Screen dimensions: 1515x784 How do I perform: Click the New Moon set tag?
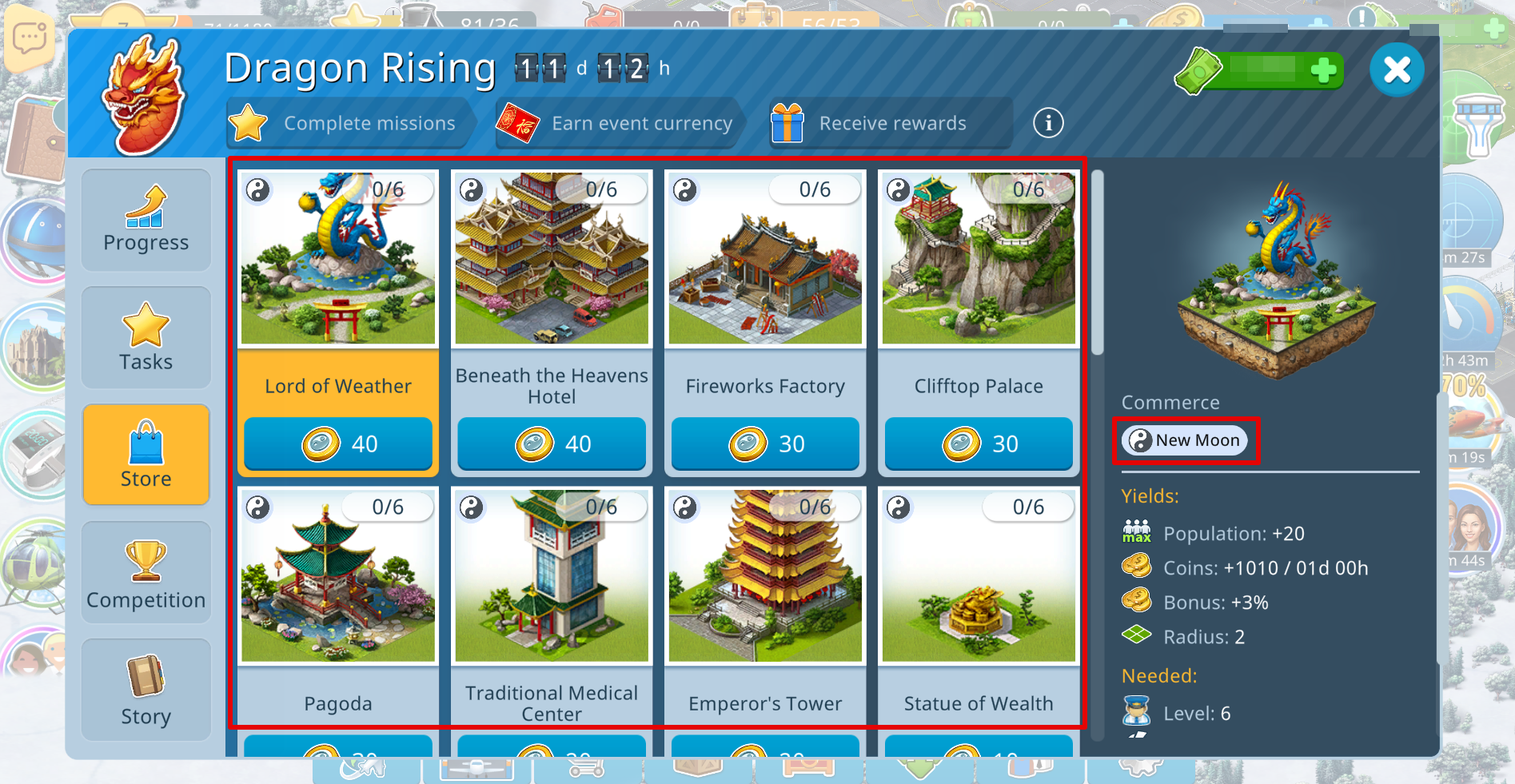point(1185,440)
